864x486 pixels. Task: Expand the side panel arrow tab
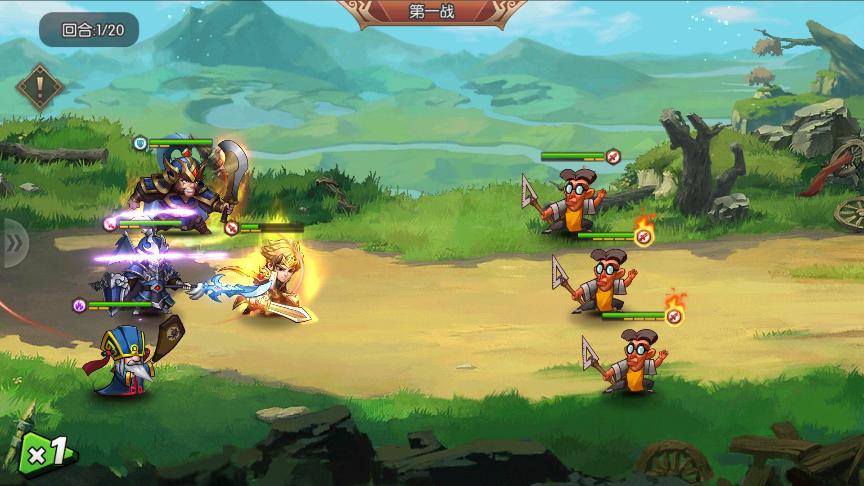pyautogui.click(x=14, y=242)
